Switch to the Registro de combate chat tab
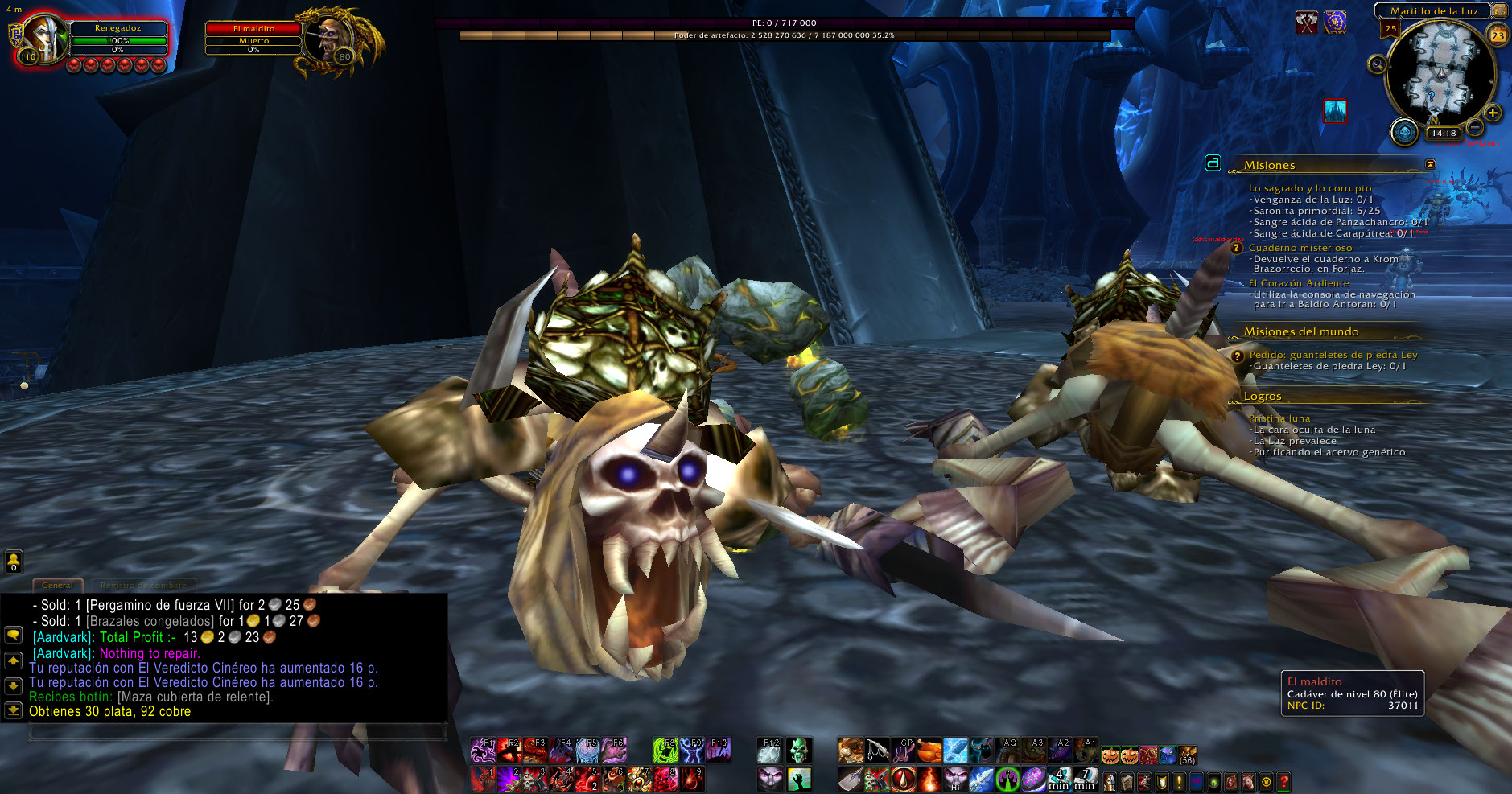The image size is (1512, 794). click(143, 586)
